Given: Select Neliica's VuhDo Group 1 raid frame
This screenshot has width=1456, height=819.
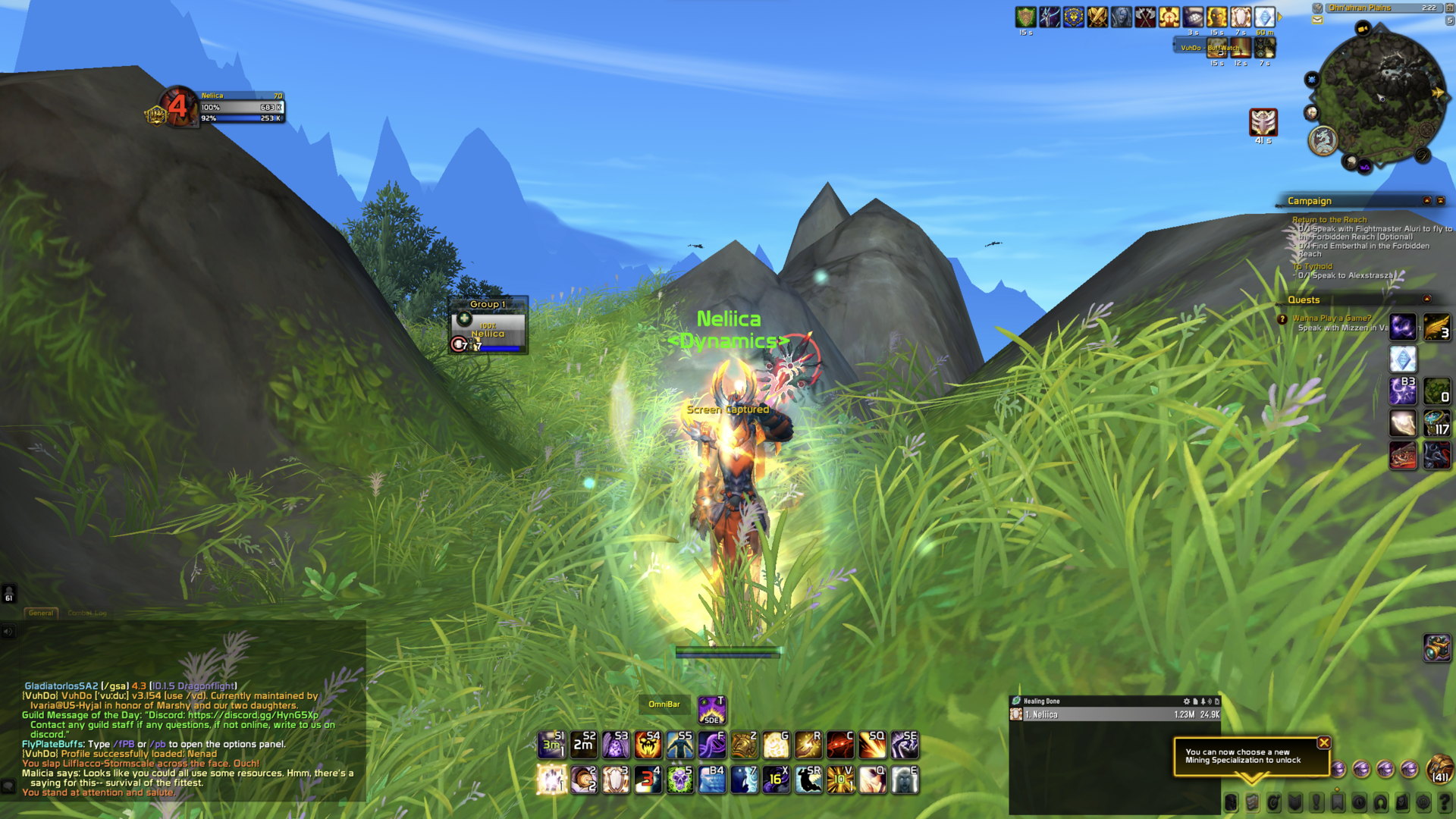Looking at the screenshot, I should (x=488, y=332).
